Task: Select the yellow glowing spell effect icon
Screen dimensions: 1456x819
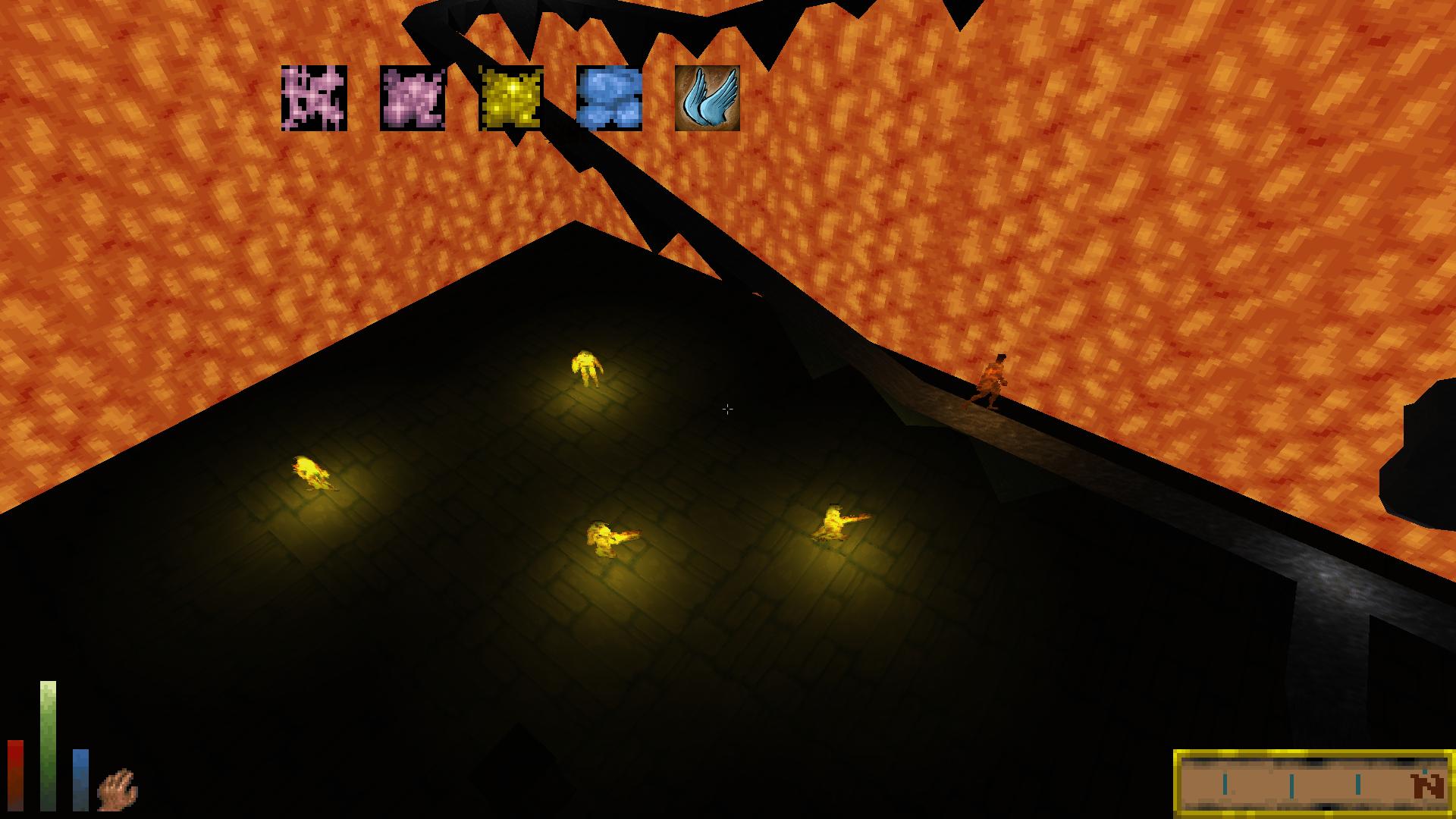Action: coord(511,98)
